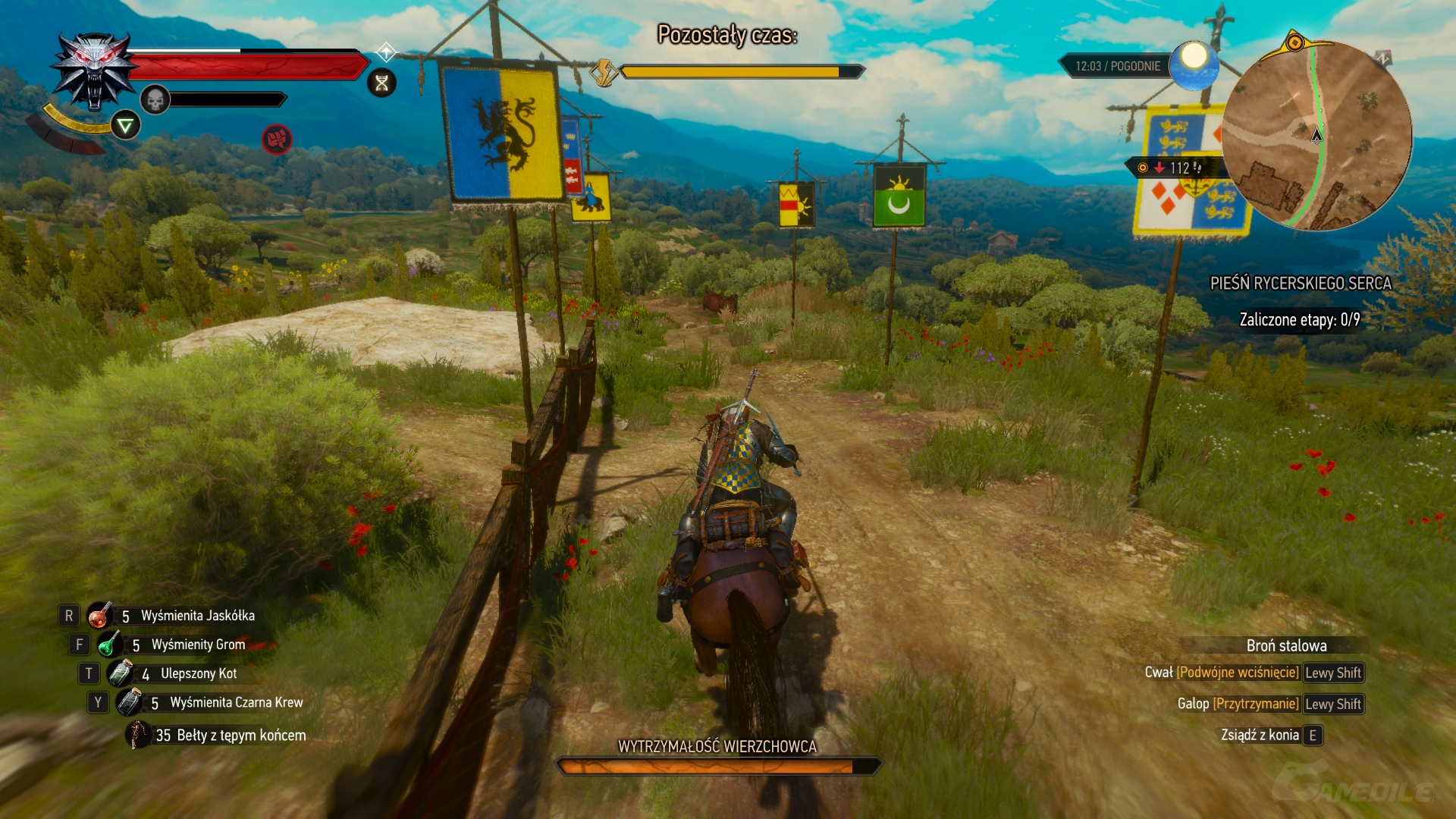Open the Pieśń Rycerskiego Serca quest tracker
Viewport: 1456px width, 819px height.
(x=1300, y=284)
